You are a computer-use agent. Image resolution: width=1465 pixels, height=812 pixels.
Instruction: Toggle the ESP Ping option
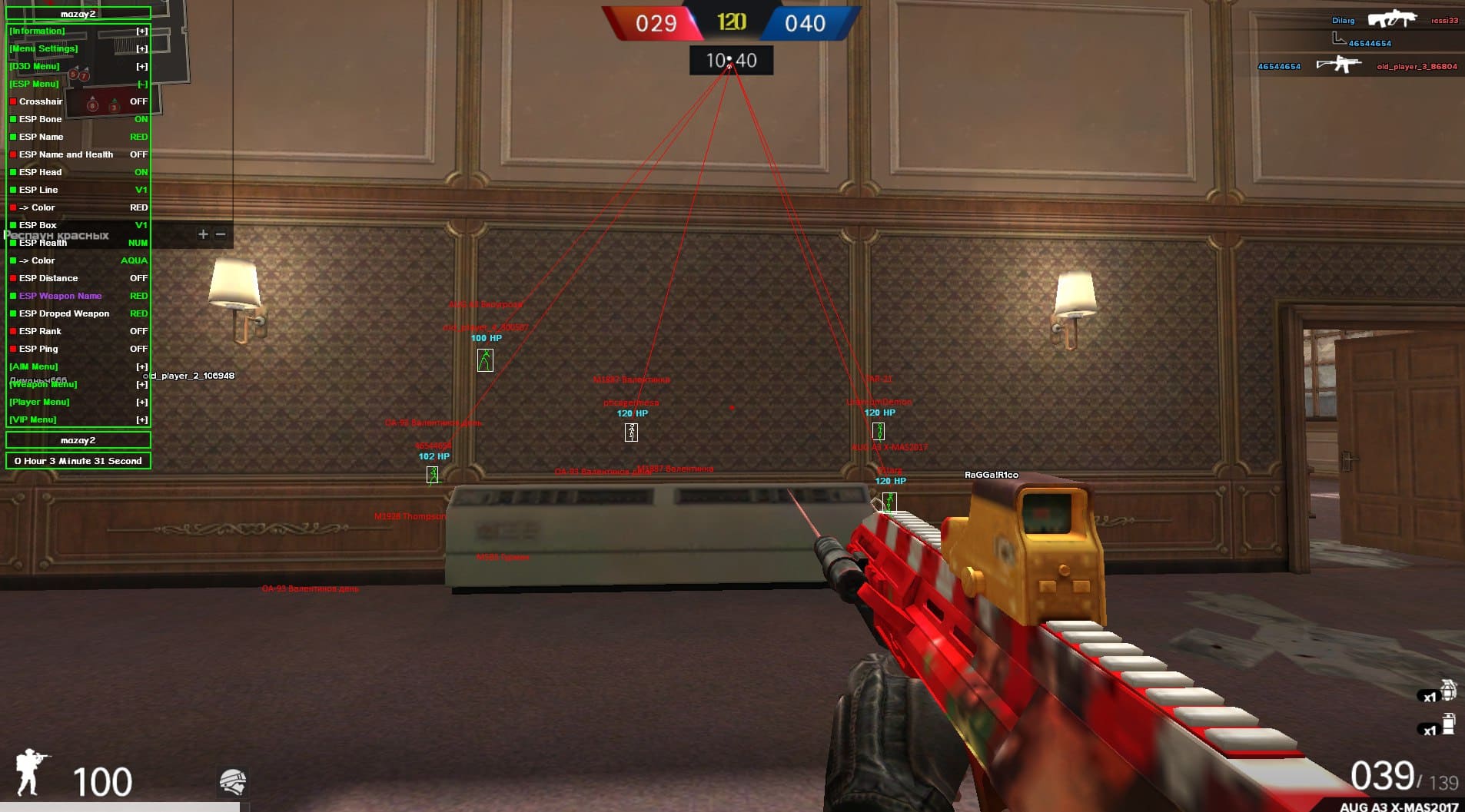[x=38, y=349]
